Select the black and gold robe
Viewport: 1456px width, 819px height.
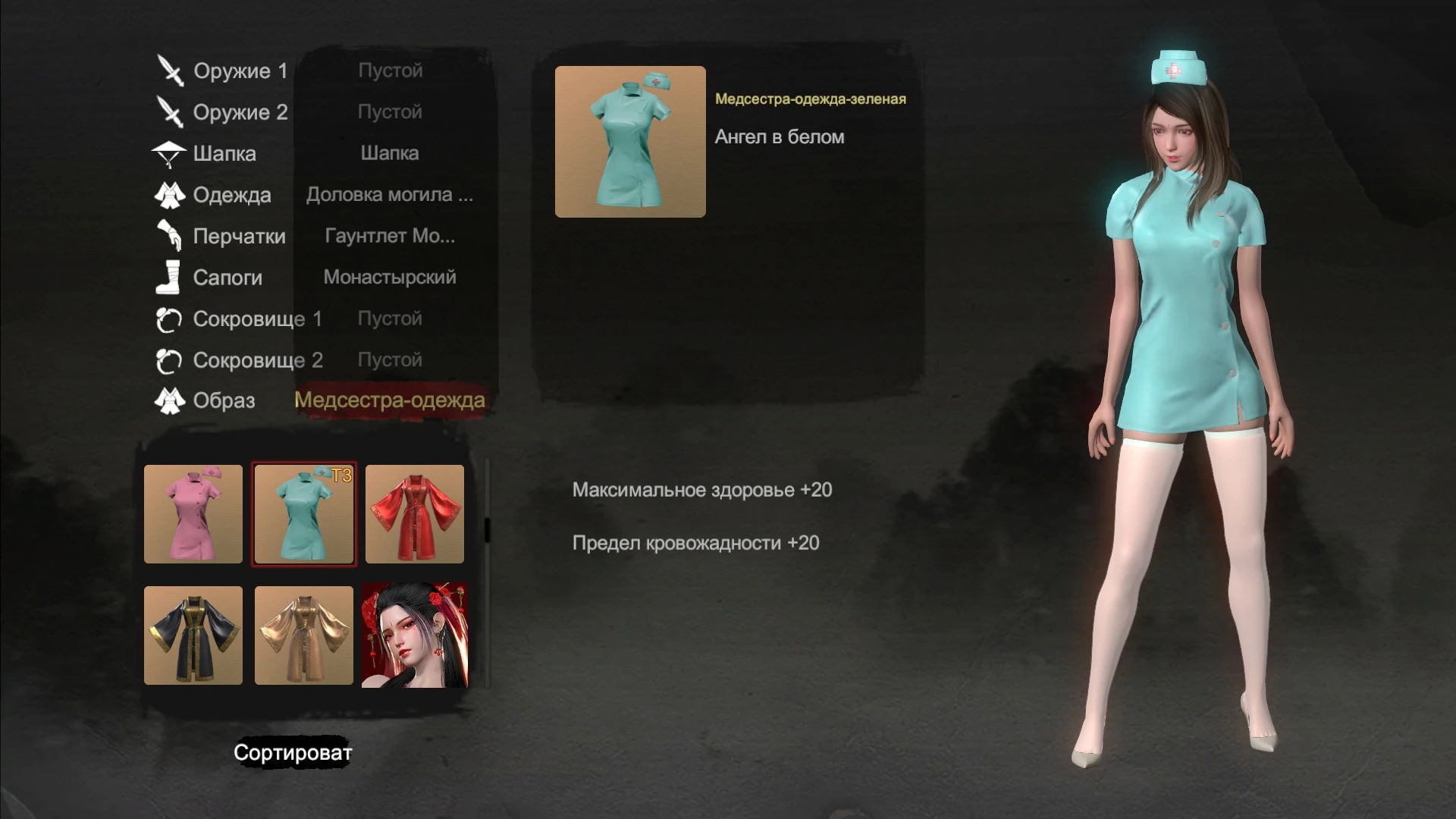point(193,636)
